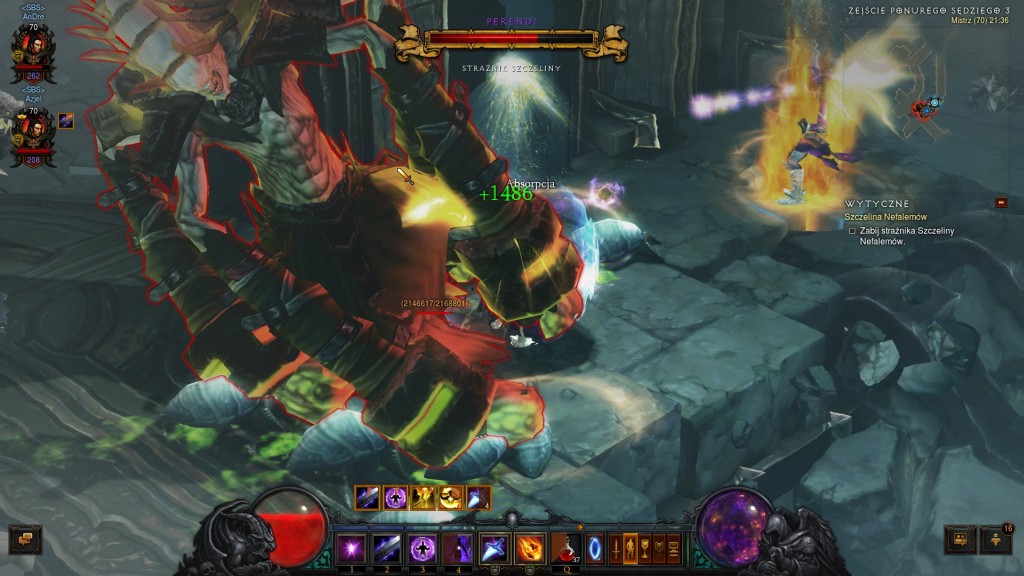The image size is (1024, 576).
Task: Select the blue dagger primary attack skill
Action: [493, 549]
